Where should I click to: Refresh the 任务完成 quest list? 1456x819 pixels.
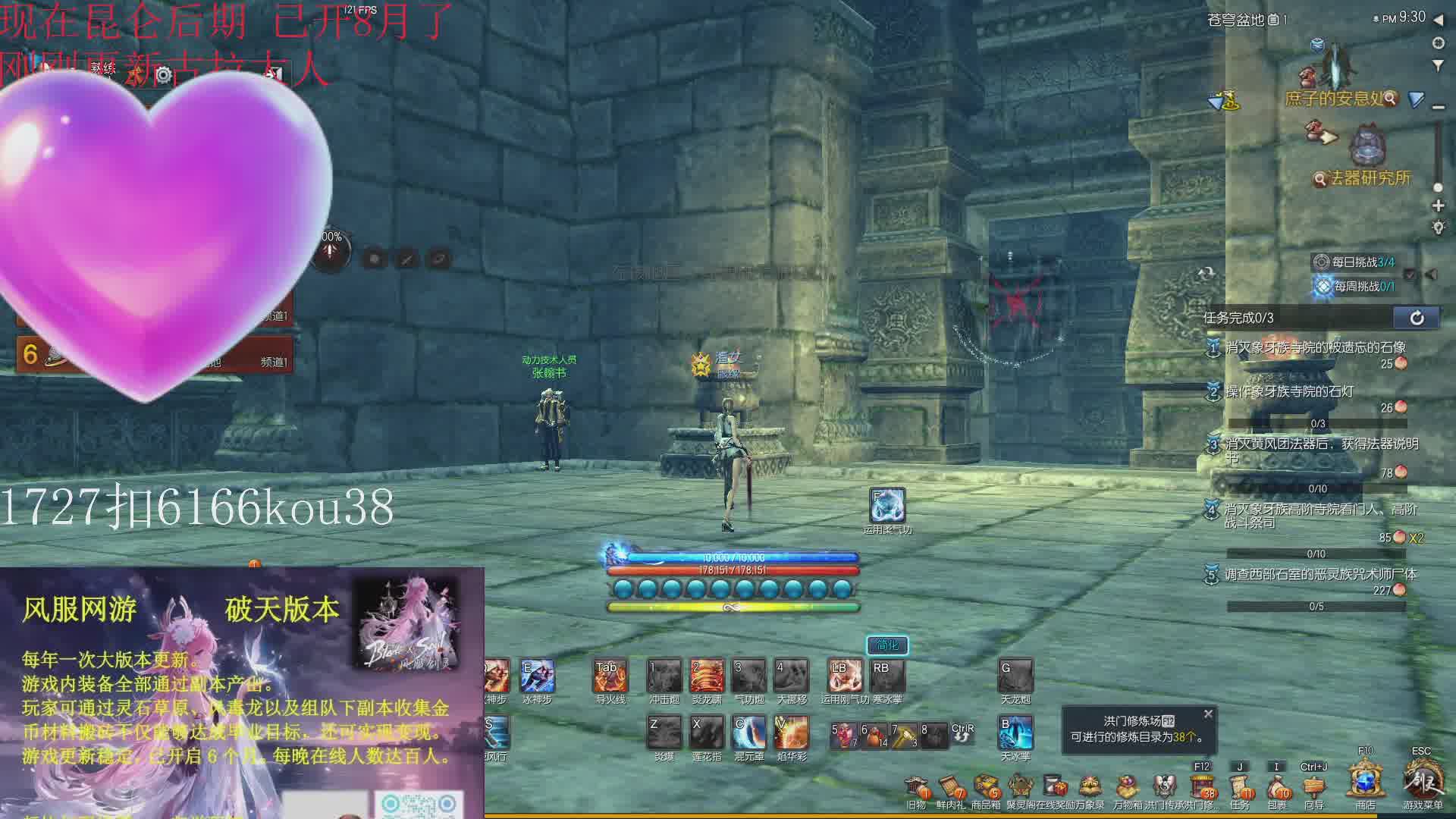(x=1417, y=318)
